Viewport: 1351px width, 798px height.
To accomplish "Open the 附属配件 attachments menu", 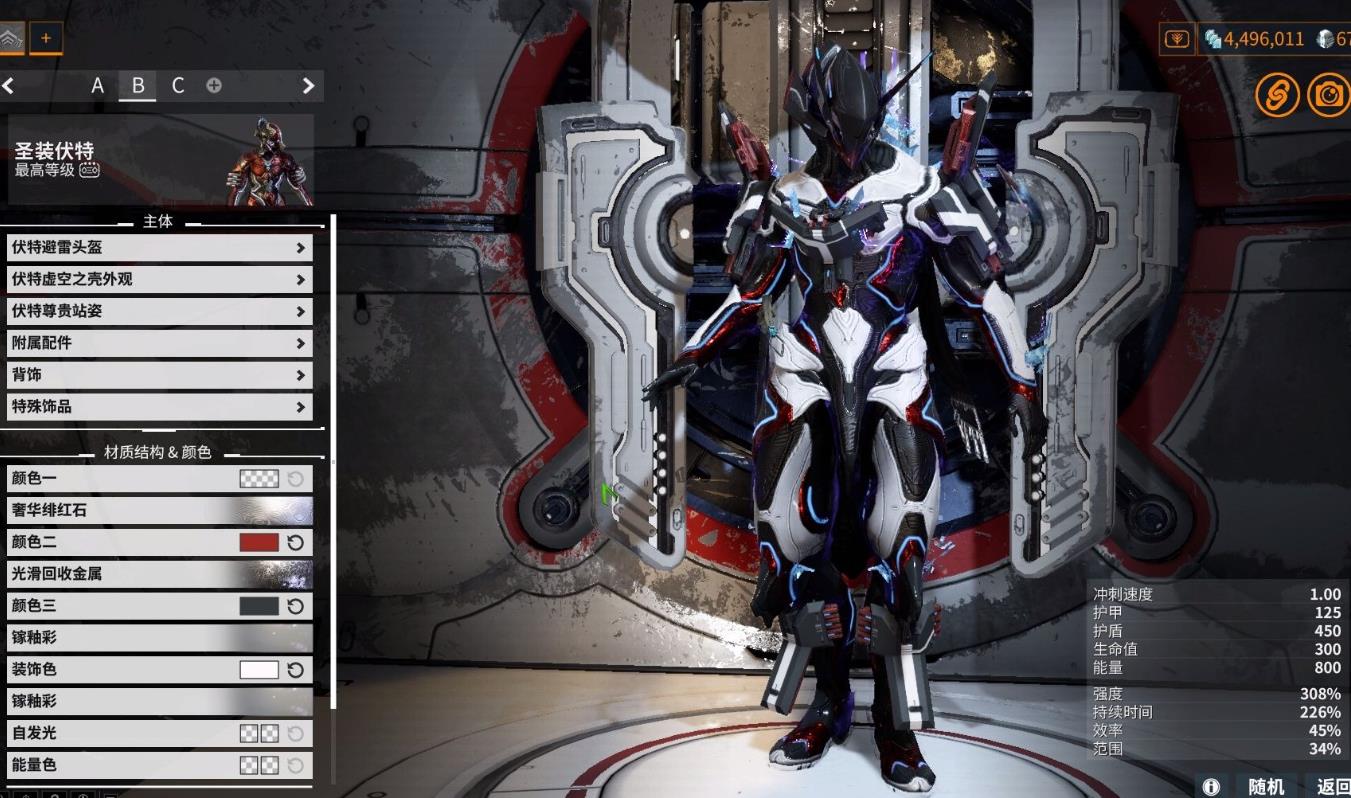I will [x=159, y=343].
